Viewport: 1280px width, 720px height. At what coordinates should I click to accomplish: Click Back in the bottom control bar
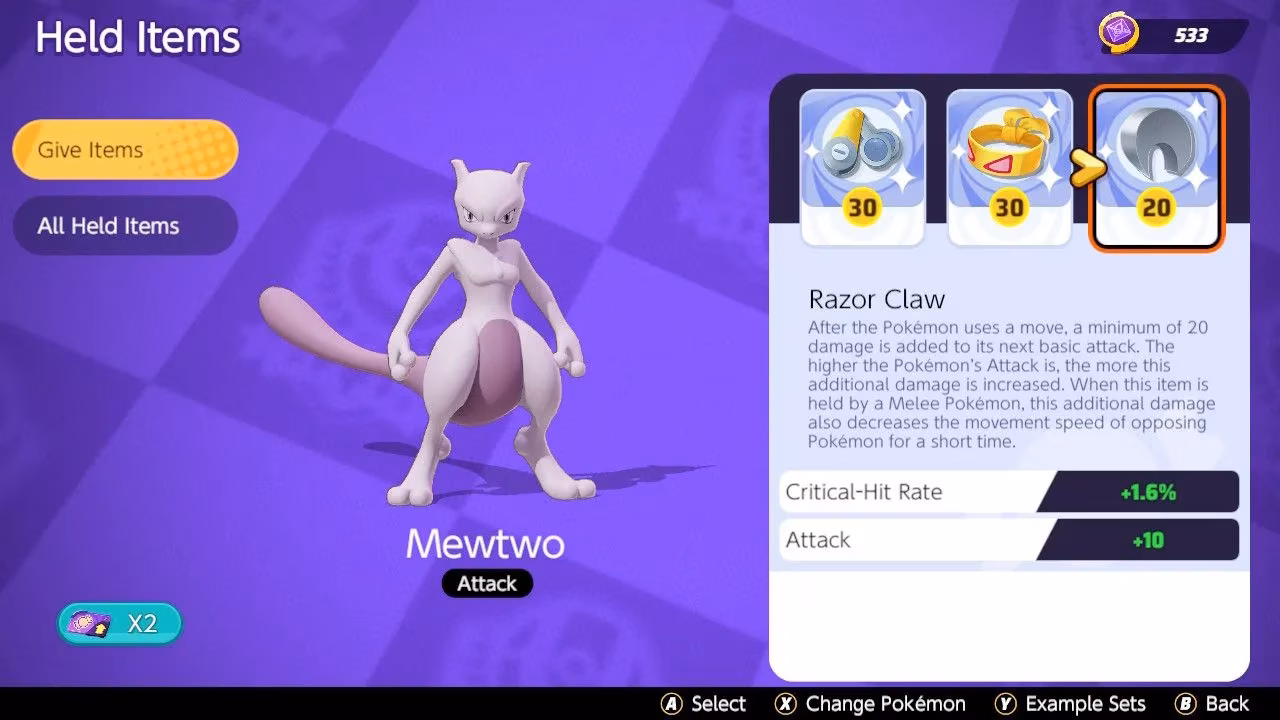(x=1228, y=703)
